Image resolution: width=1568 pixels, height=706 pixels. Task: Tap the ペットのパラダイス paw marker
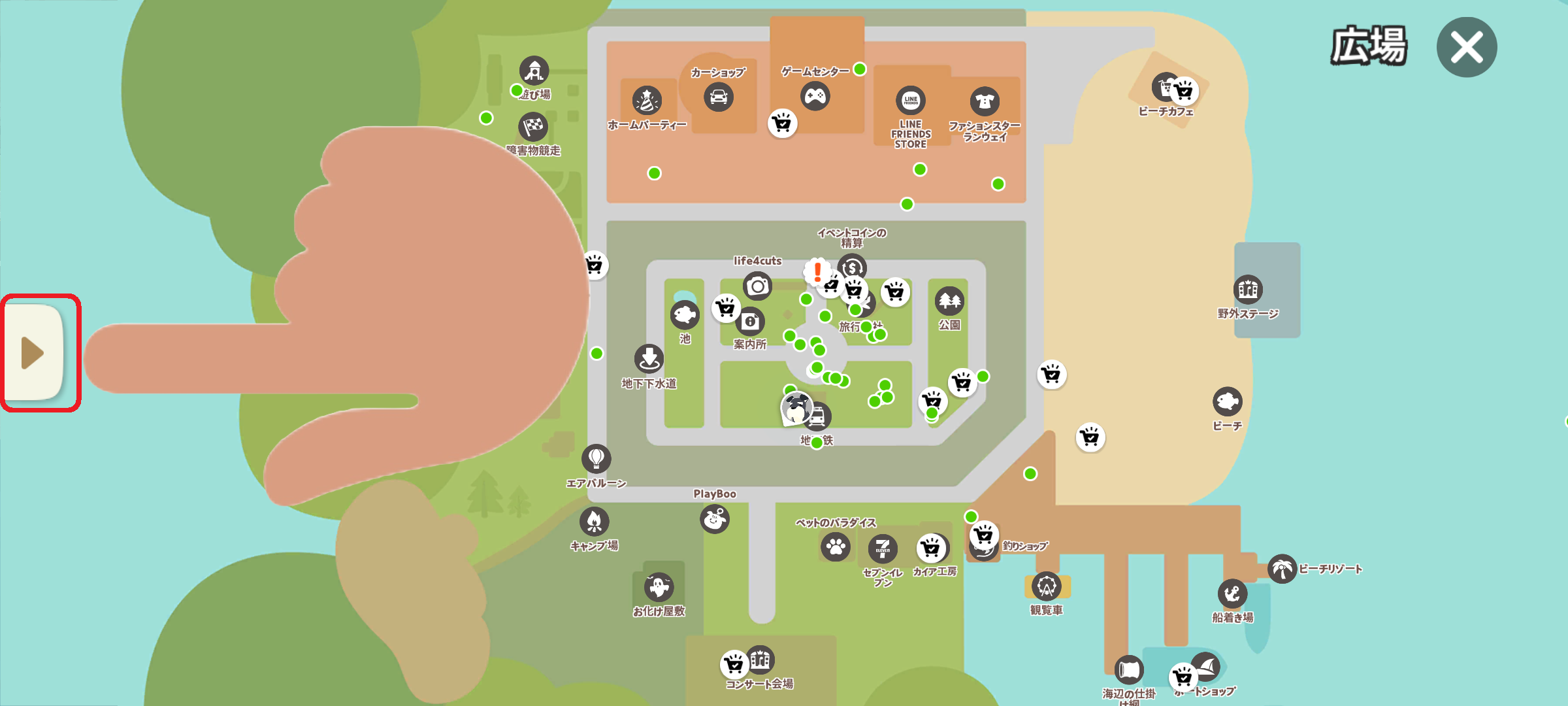click(x=836, y=547)
